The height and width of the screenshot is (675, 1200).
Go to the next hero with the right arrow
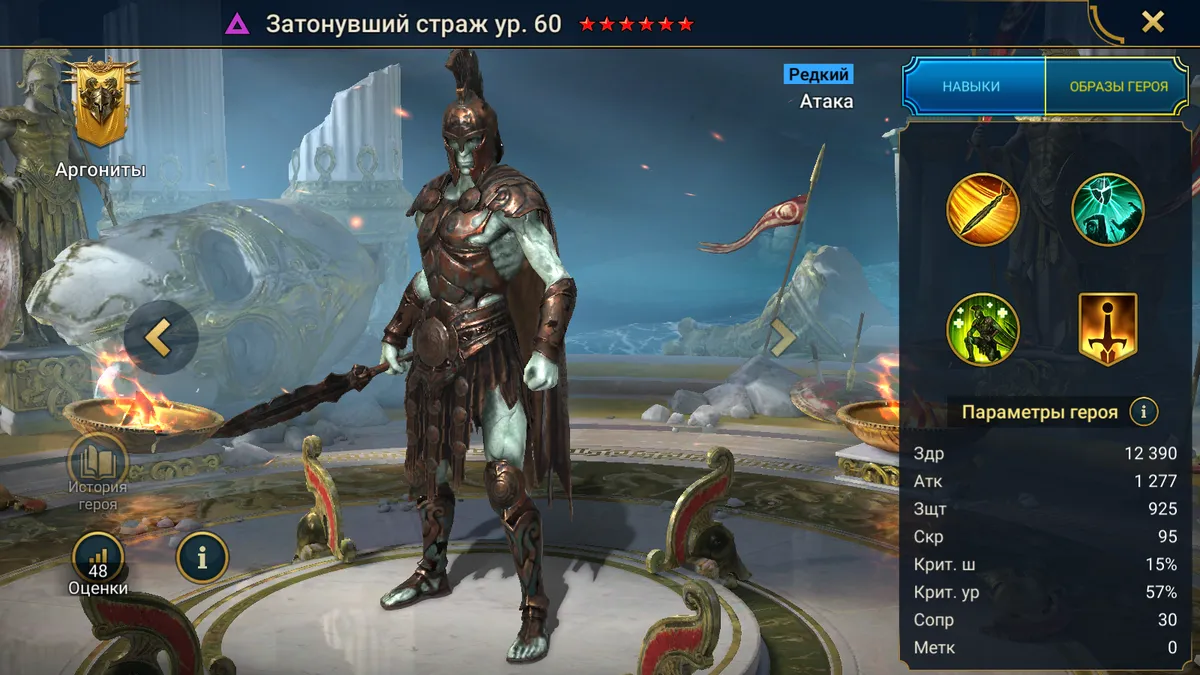[x=783, y=338]
